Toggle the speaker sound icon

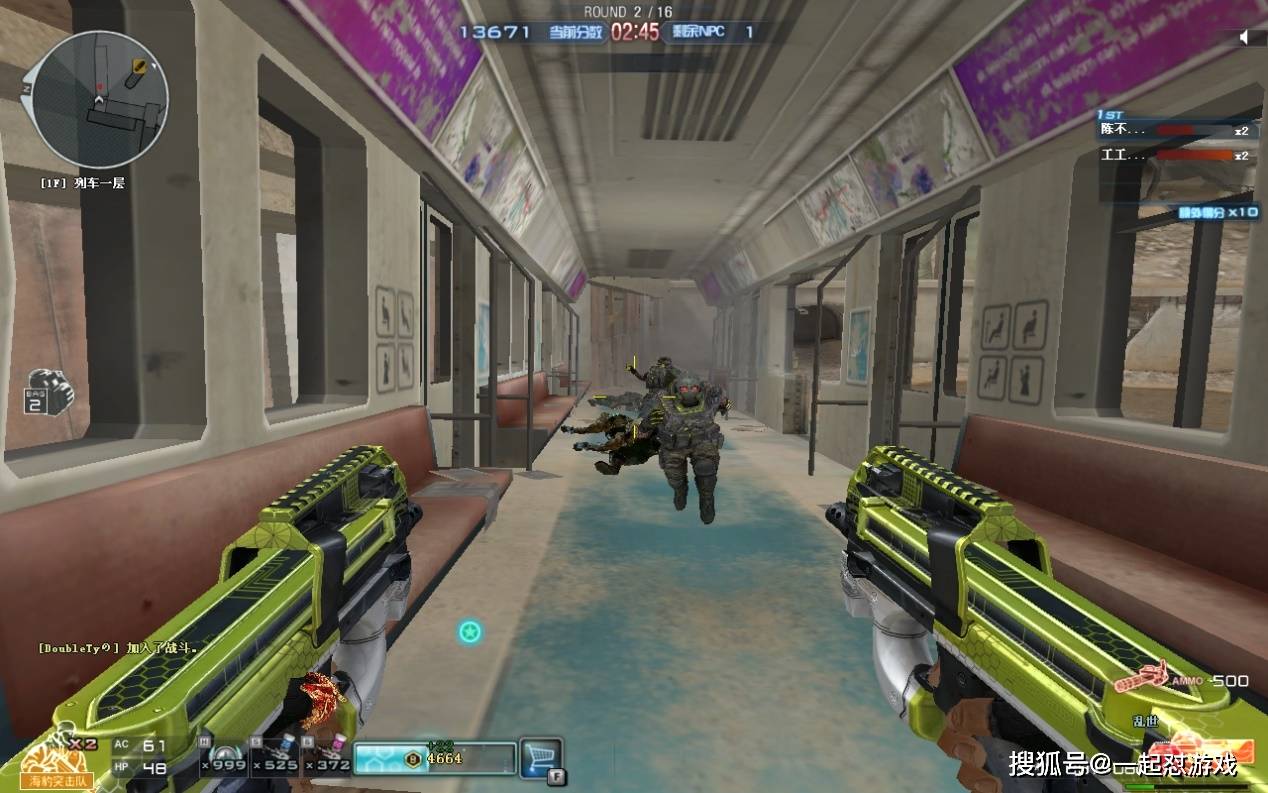pyautogui.click(x=1246, y=37)
